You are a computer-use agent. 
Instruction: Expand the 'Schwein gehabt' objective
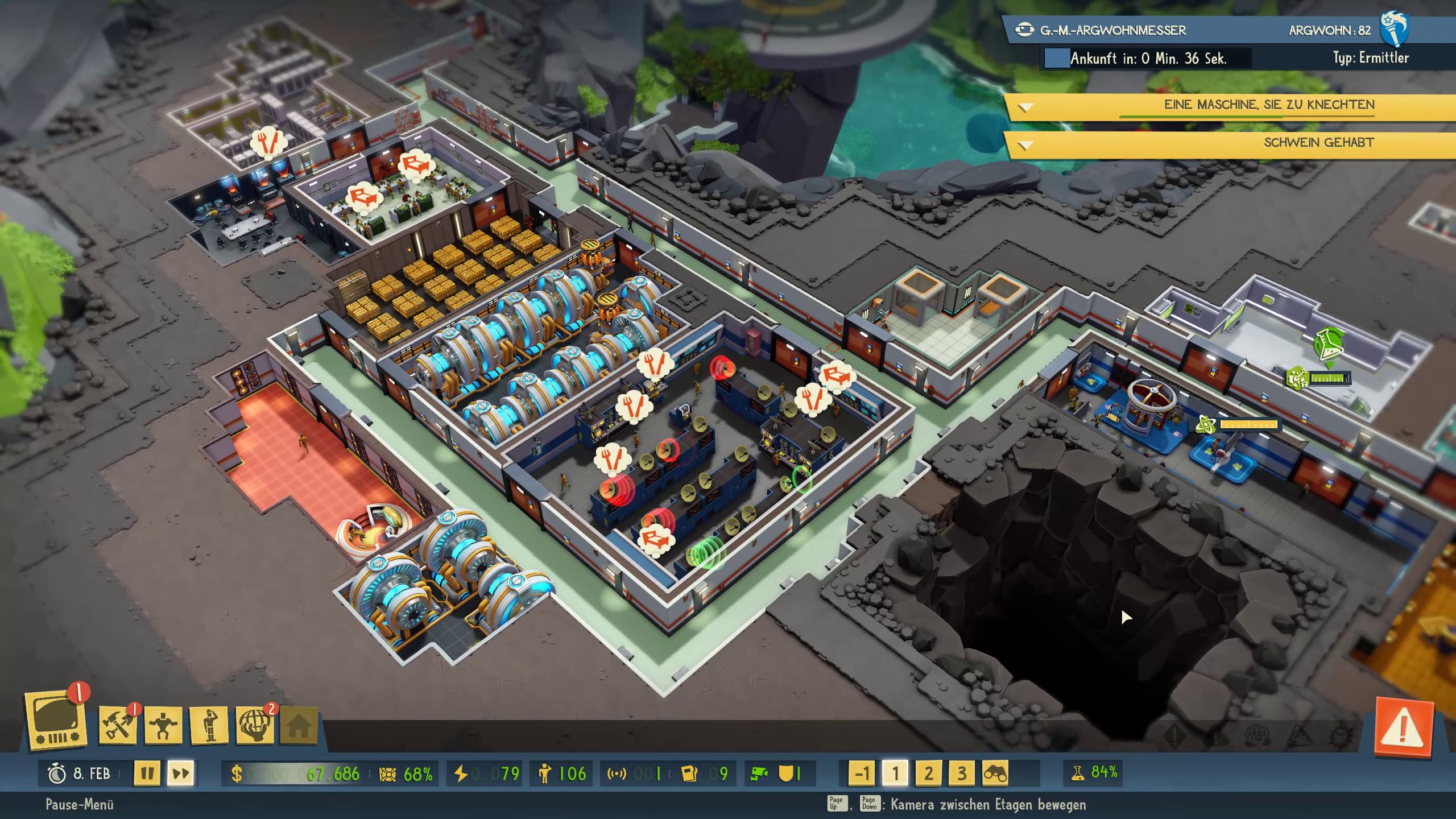coord(1025,145)
